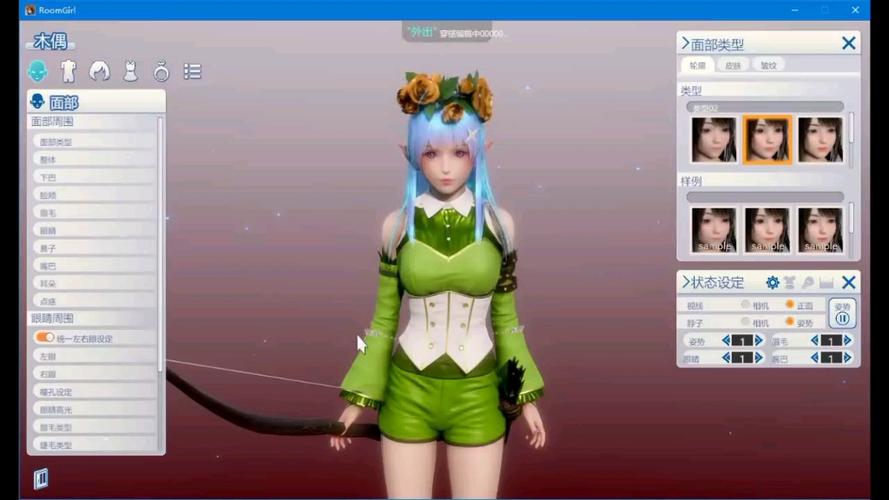Select the face category icon
The width and height of the screenshot is (889, 500).
coord(37,71)
